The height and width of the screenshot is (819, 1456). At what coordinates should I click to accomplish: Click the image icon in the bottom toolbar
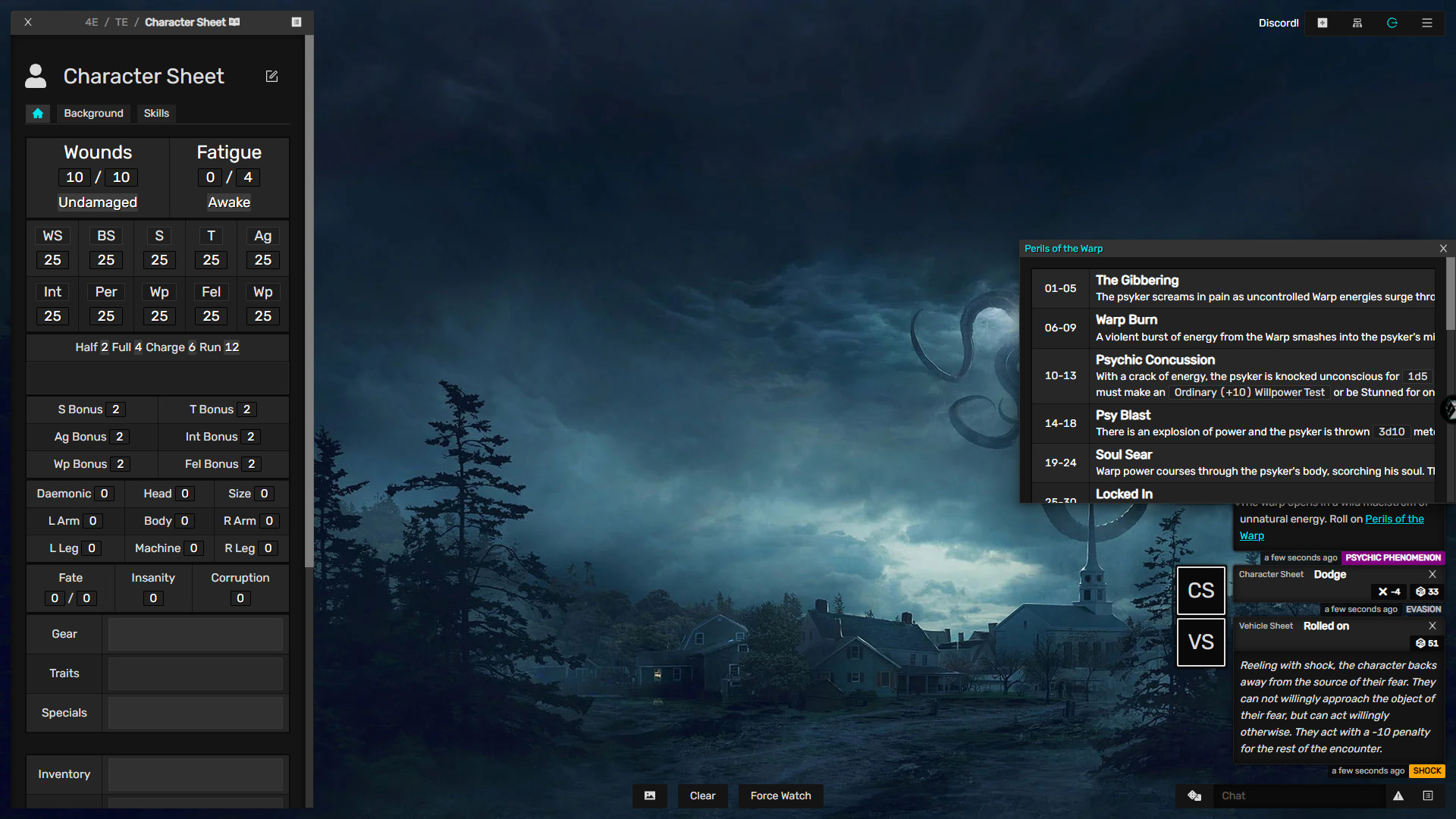(x=650, y=796)
